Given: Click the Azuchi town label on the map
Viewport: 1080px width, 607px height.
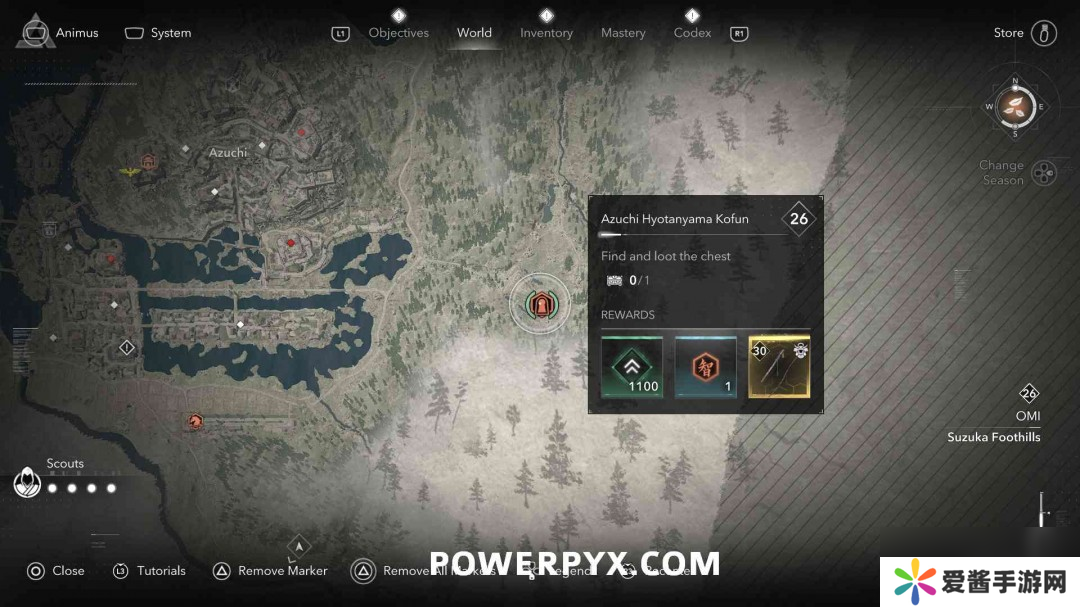Looking at the screenshot, I should tap(228, 153).
